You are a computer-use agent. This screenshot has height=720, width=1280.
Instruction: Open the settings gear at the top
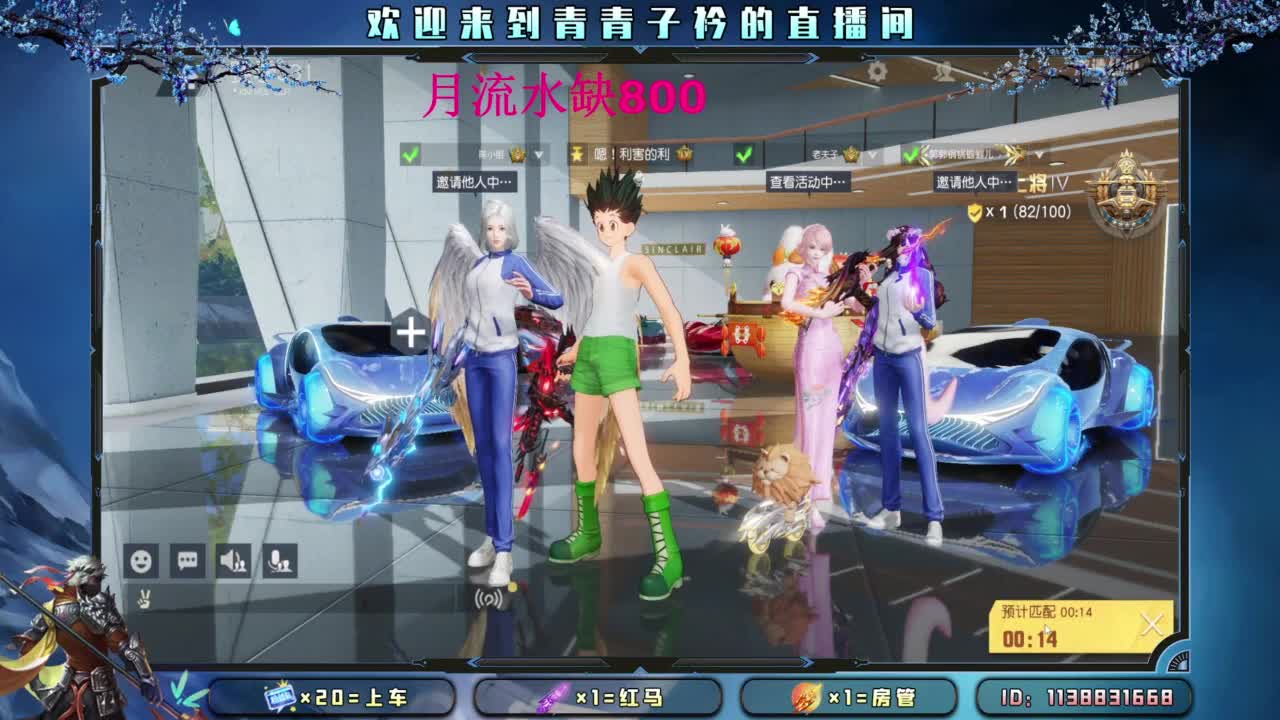(x=877, y=70)
